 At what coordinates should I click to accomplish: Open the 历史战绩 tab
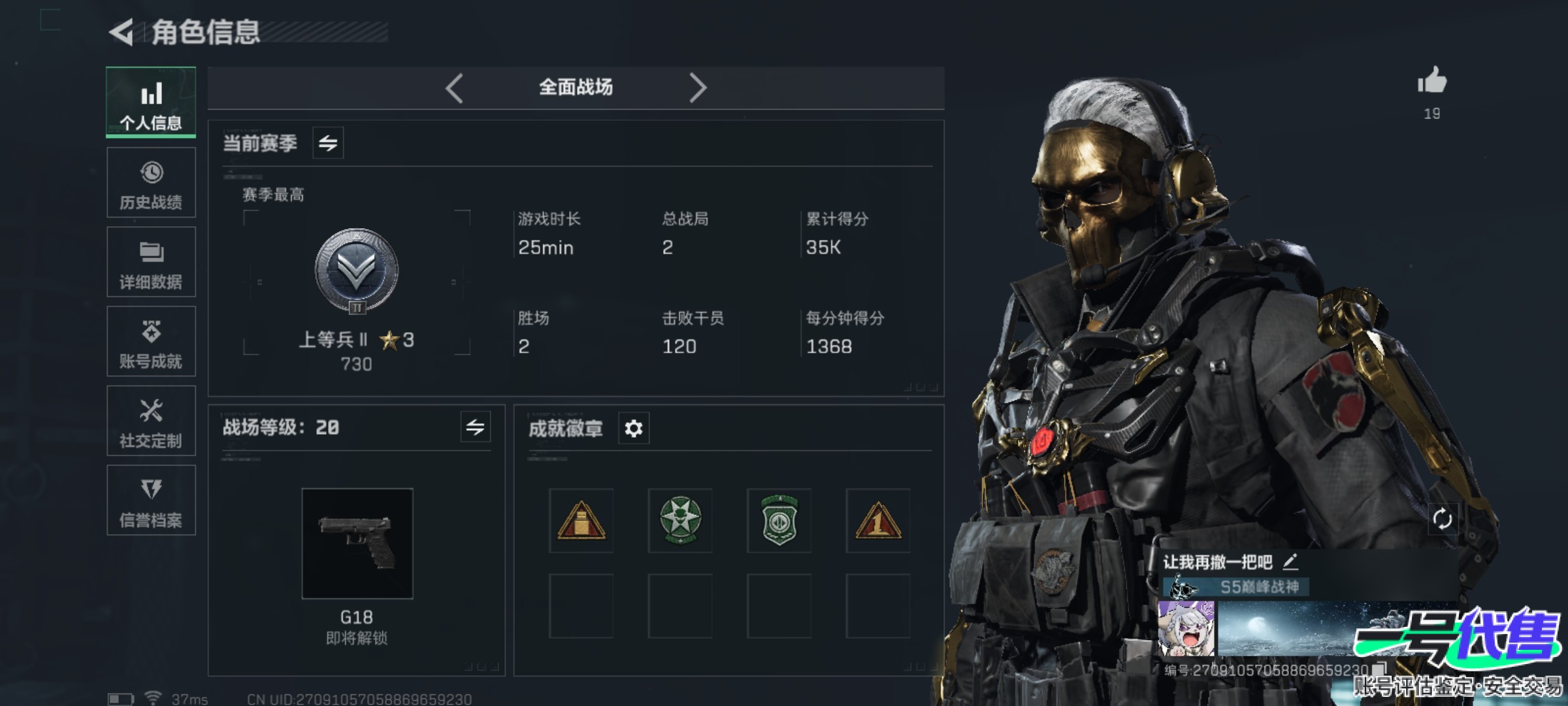151,182
